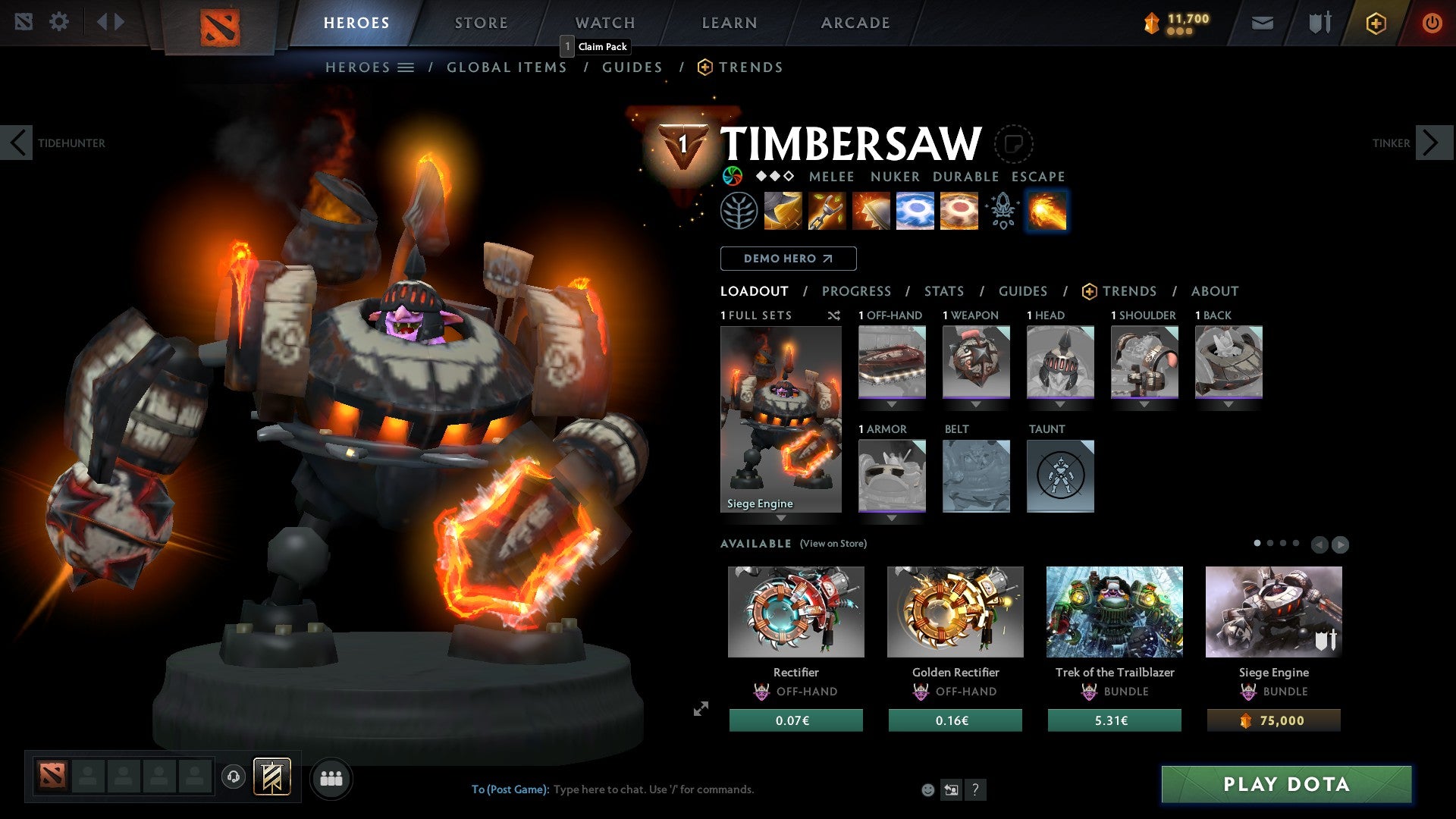The image size is (1456, 819).
Task: Select the Golden Rectifier item thumbnail
Action: click(955, 611)
